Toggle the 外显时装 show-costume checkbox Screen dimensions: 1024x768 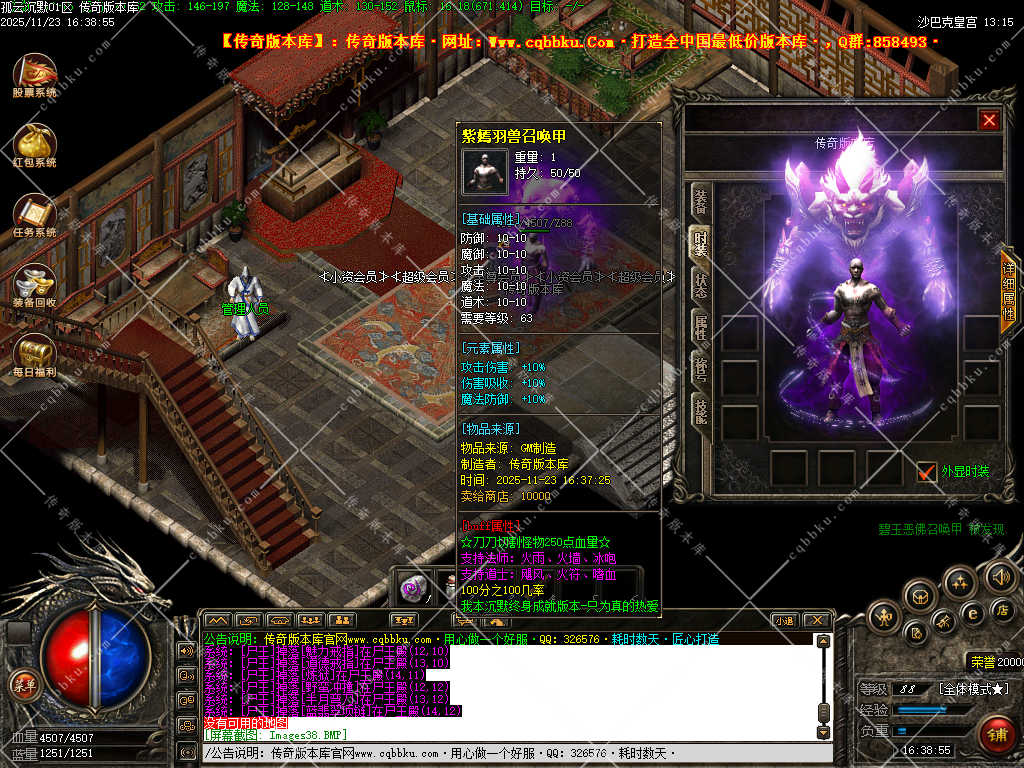pyautogui.click(x=926, y=471)
